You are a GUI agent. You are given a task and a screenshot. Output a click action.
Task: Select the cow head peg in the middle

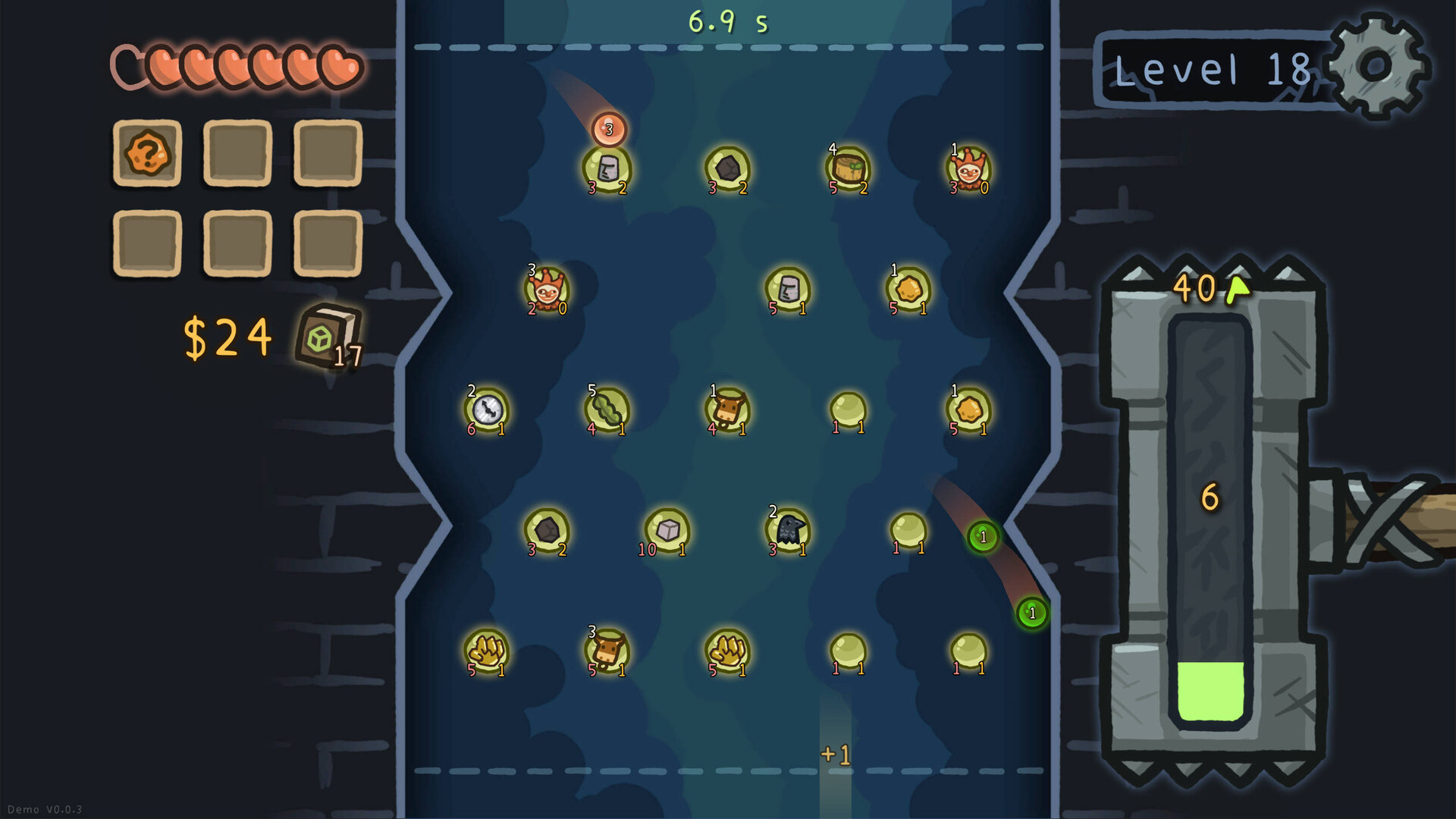(x=728, y=408)
